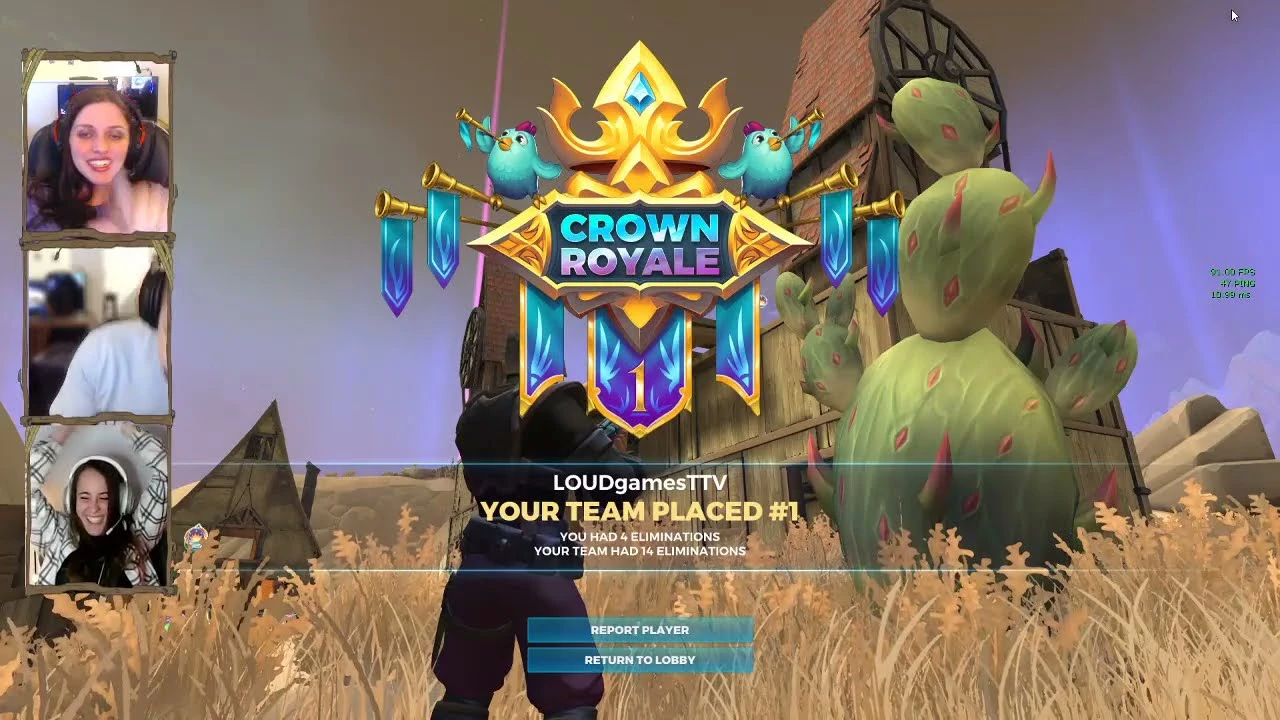Viewport: 1280px width, 720px height.
Task: Click the 91.00 FPS counter readout
Action: 1233,272
